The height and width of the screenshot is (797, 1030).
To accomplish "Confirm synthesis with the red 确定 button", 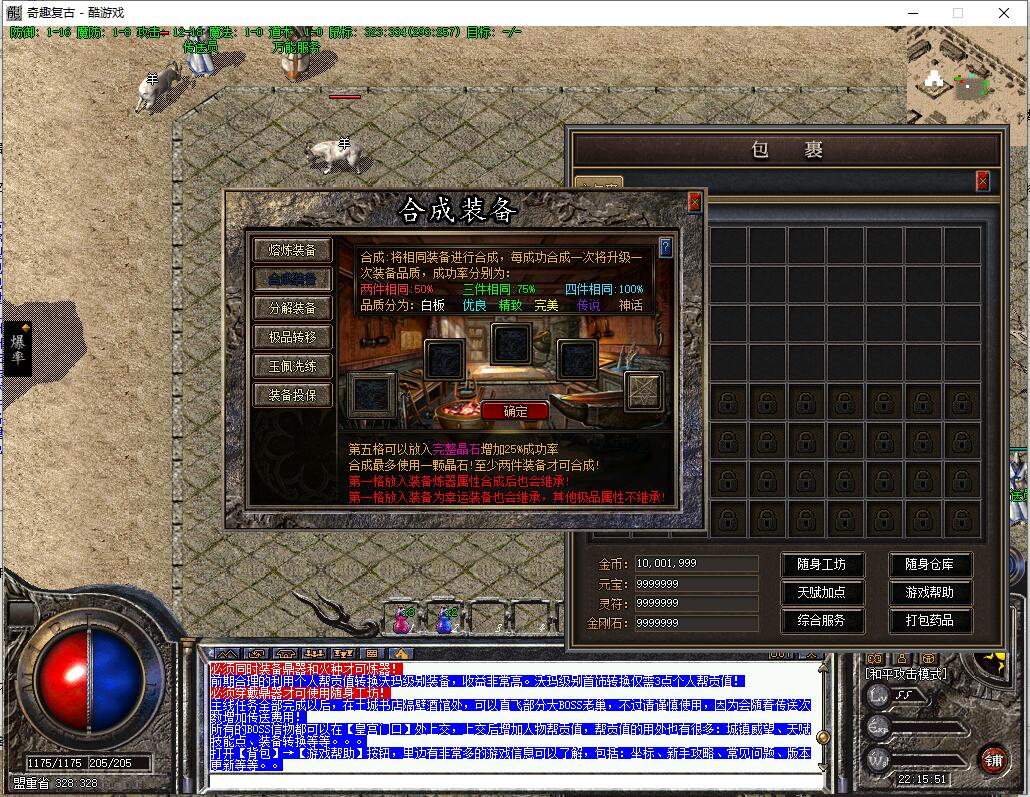I will pyautogui.click(x=515, y=411).
